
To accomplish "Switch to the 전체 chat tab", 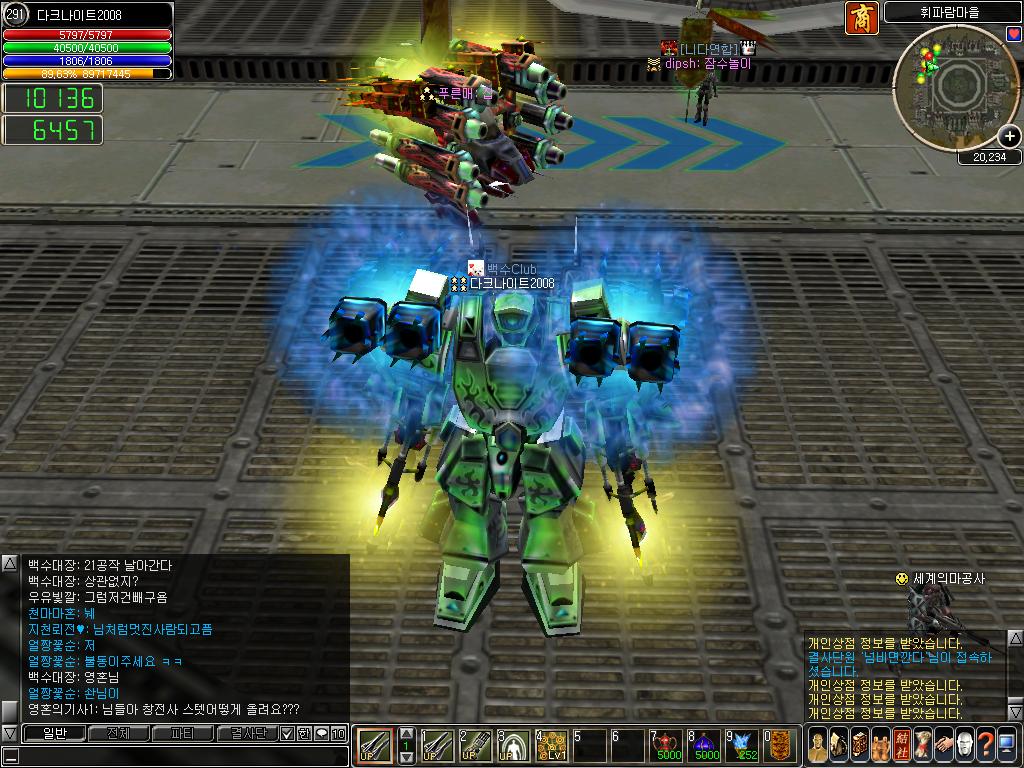I will point(118,734).
